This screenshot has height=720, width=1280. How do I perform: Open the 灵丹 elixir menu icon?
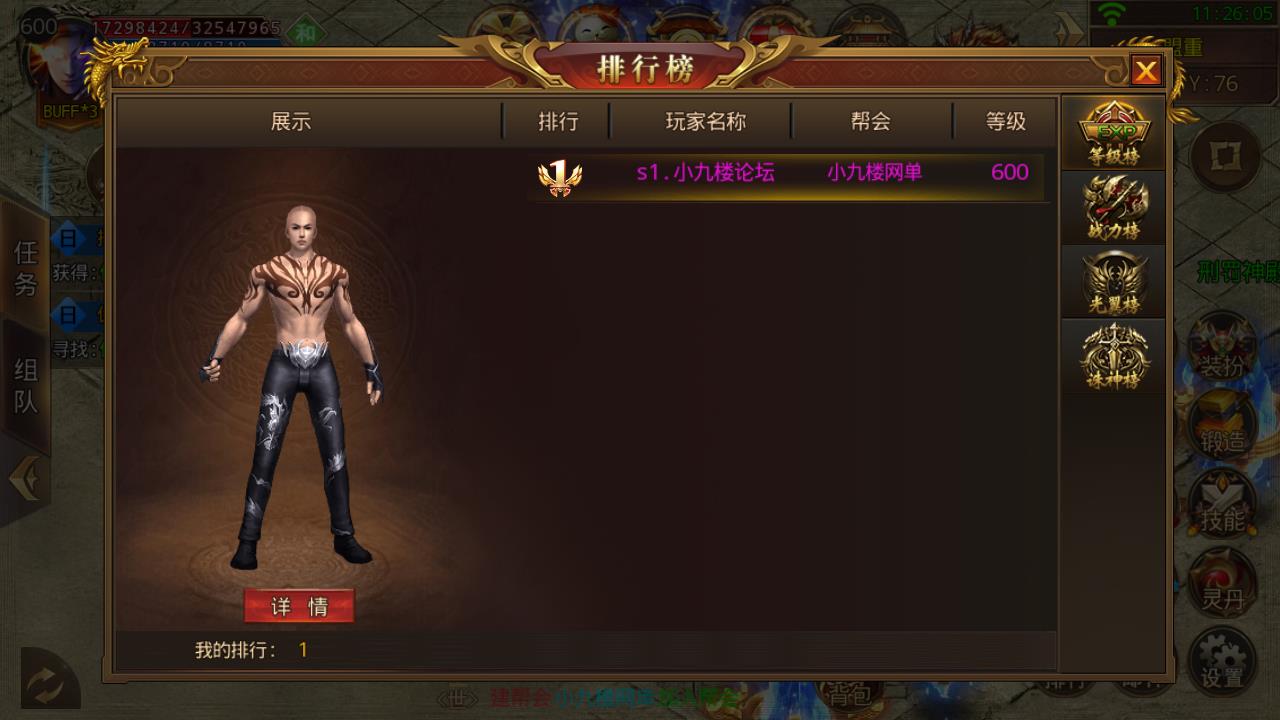click(1221, 583)
